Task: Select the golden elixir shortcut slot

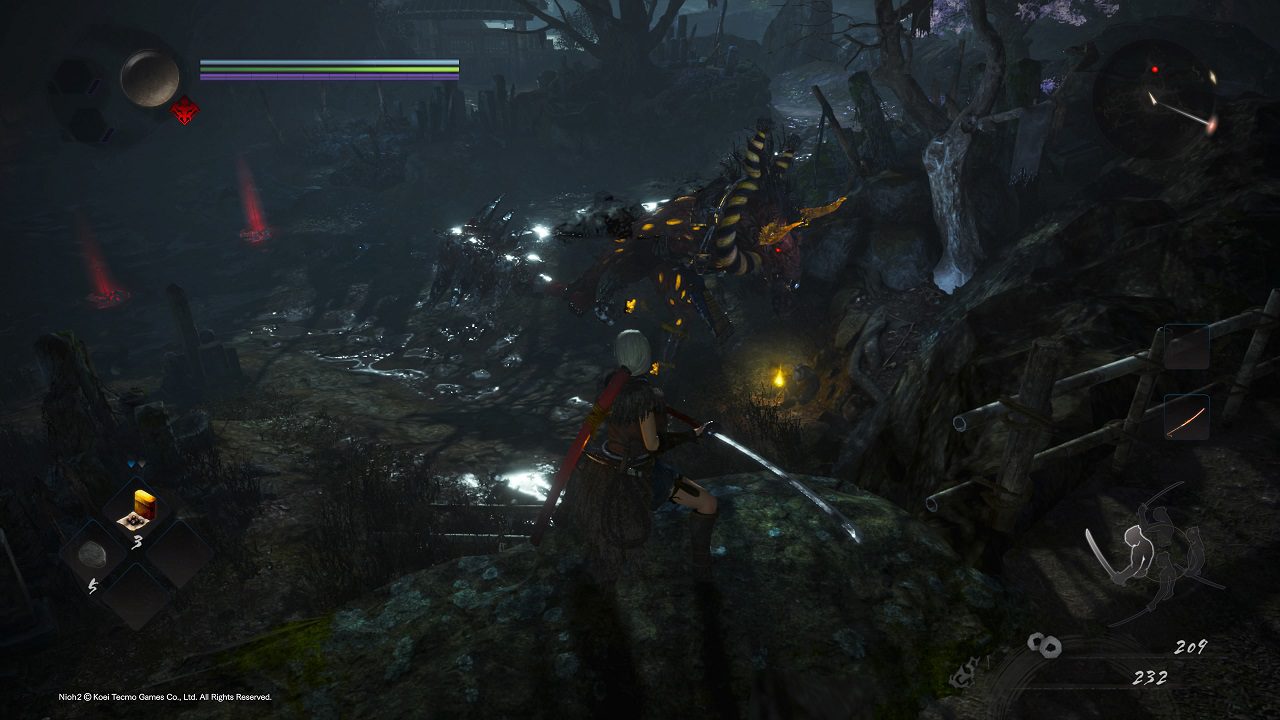Action: click(136, 510)
